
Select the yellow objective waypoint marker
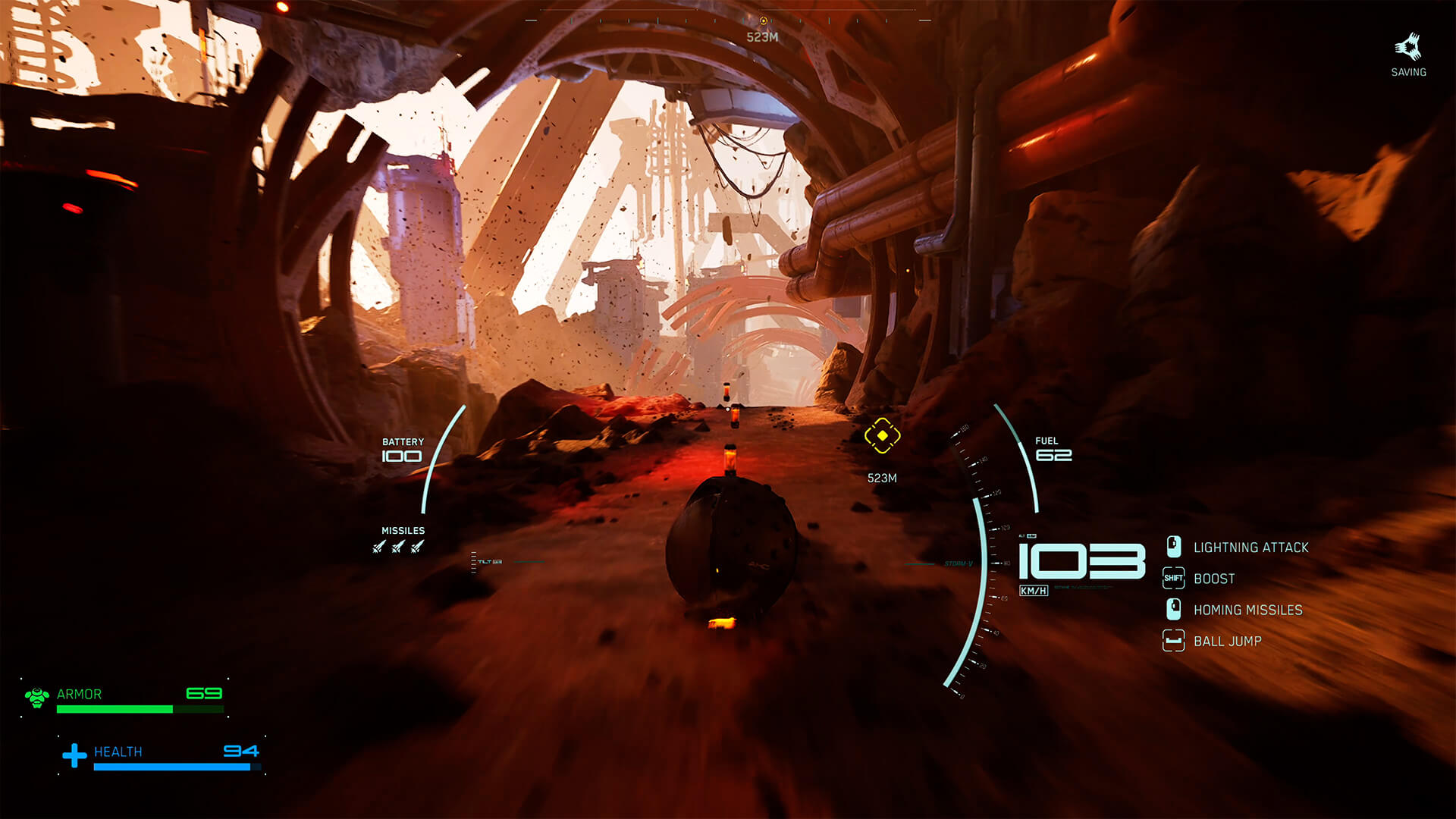[x=882, y=435]
